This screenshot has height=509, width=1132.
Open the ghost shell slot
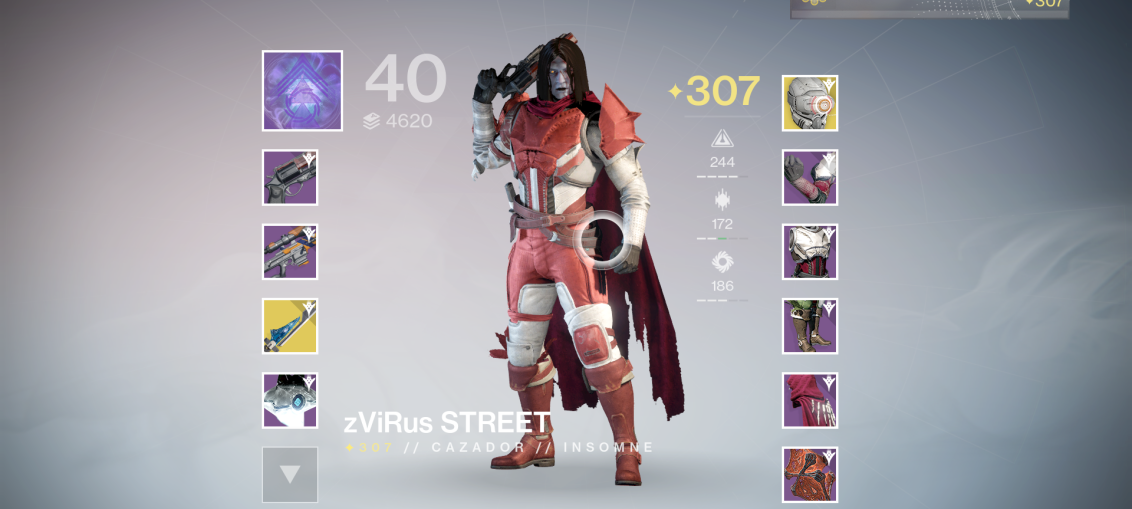click(290, 400)
